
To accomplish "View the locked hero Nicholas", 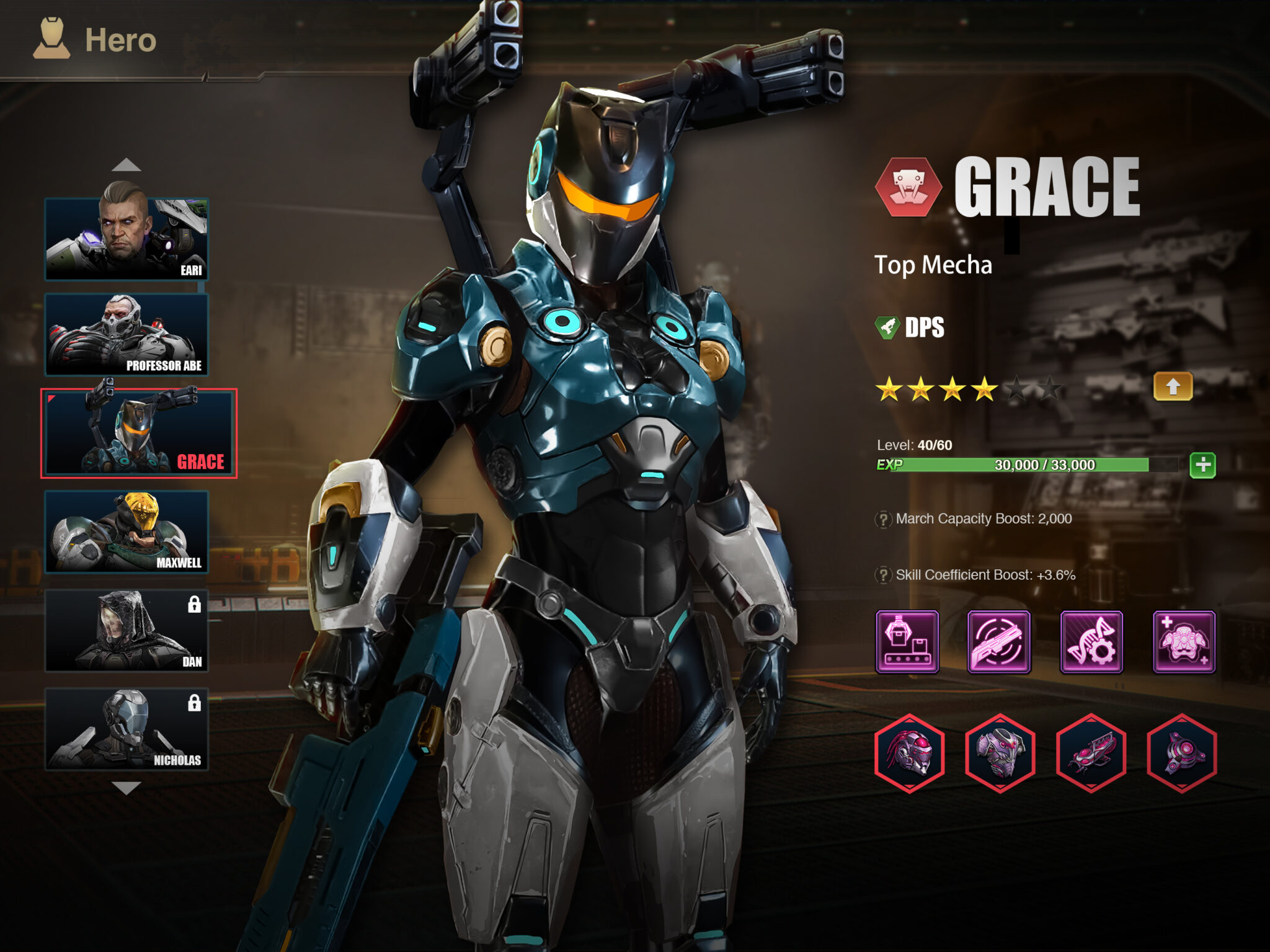I will [127, 729].
